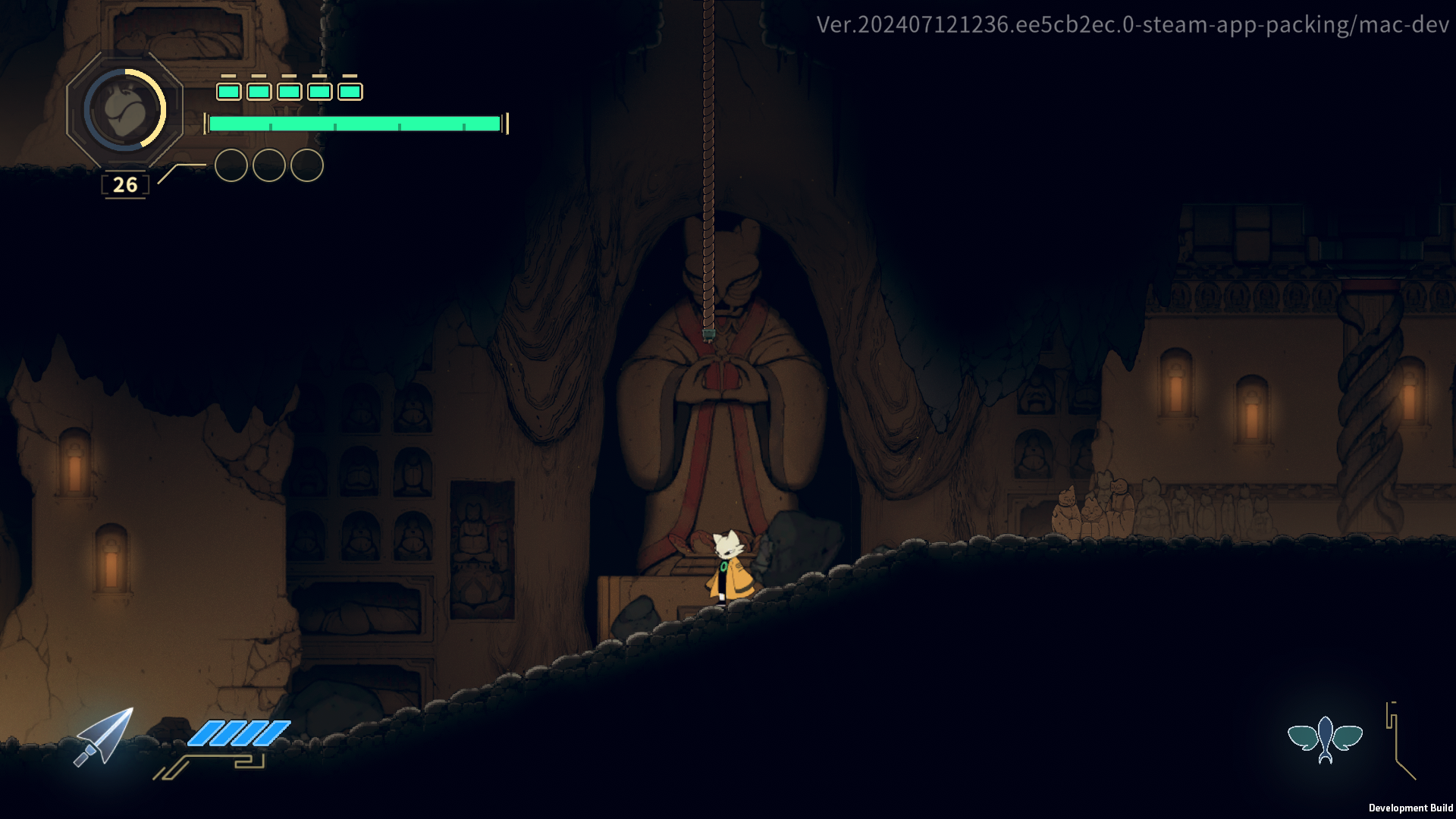Image resolution: width=1456 pixels, height=819 pixels.
Task: Click the heart emblem inside the octagonal gauge
Action: (x=124, y=109)
